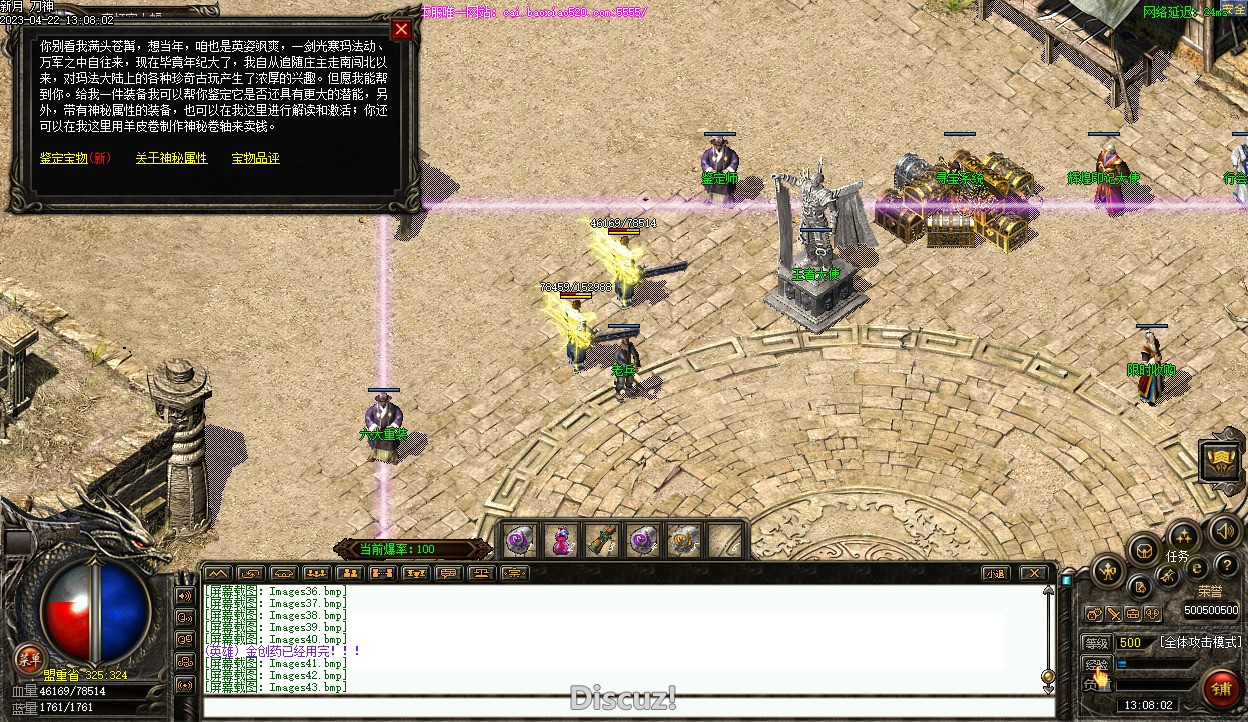Click the chat message input field

click(x=620, y=706)
